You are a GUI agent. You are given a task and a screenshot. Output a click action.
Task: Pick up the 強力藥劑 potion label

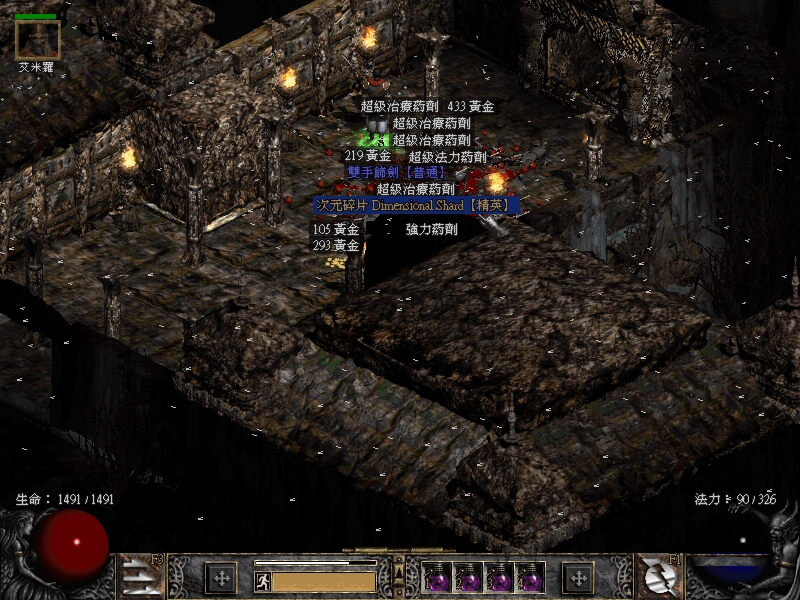pyautogui.click(x=432, y=230)
